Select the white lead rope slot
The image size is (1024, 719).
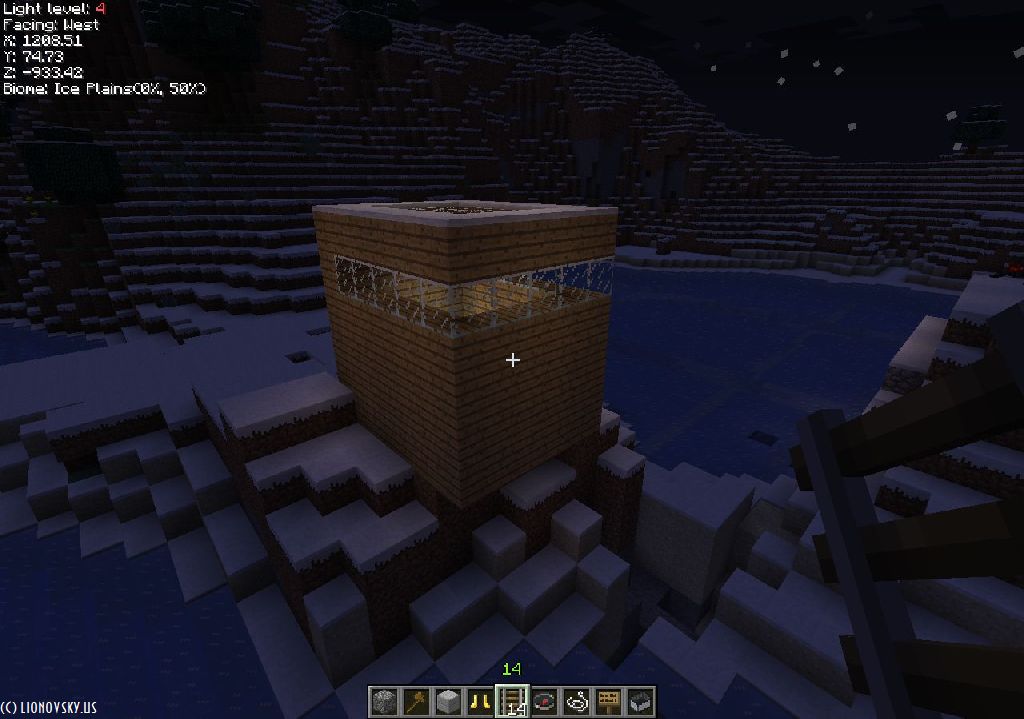576,701
